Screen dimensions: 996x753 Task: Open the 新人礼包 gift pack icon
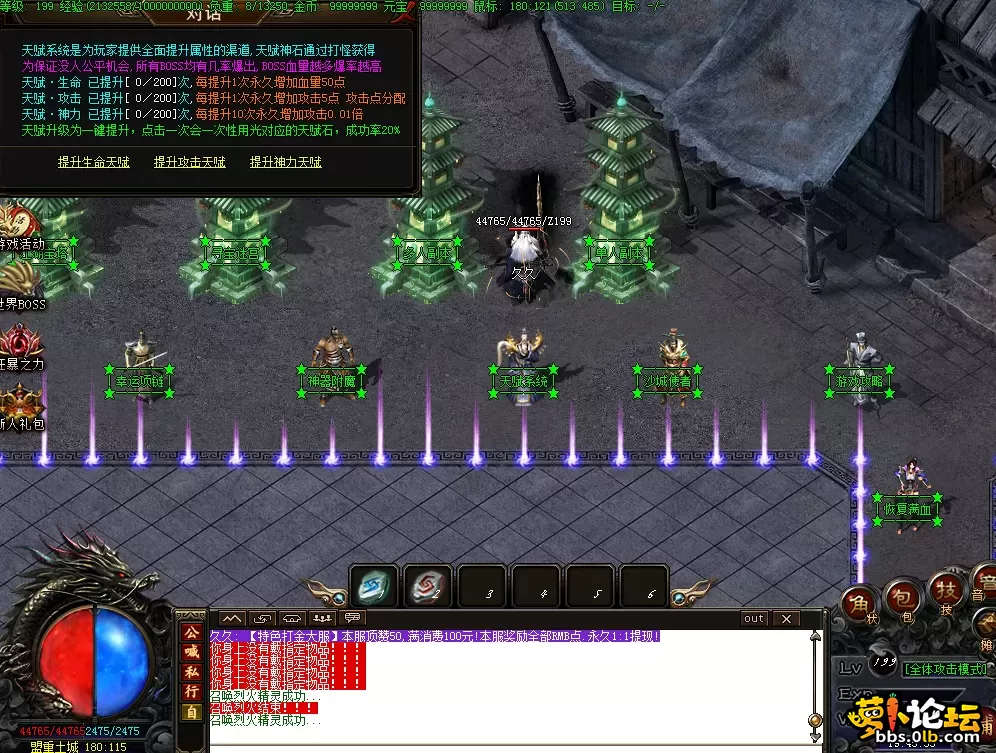pos(20,405)
